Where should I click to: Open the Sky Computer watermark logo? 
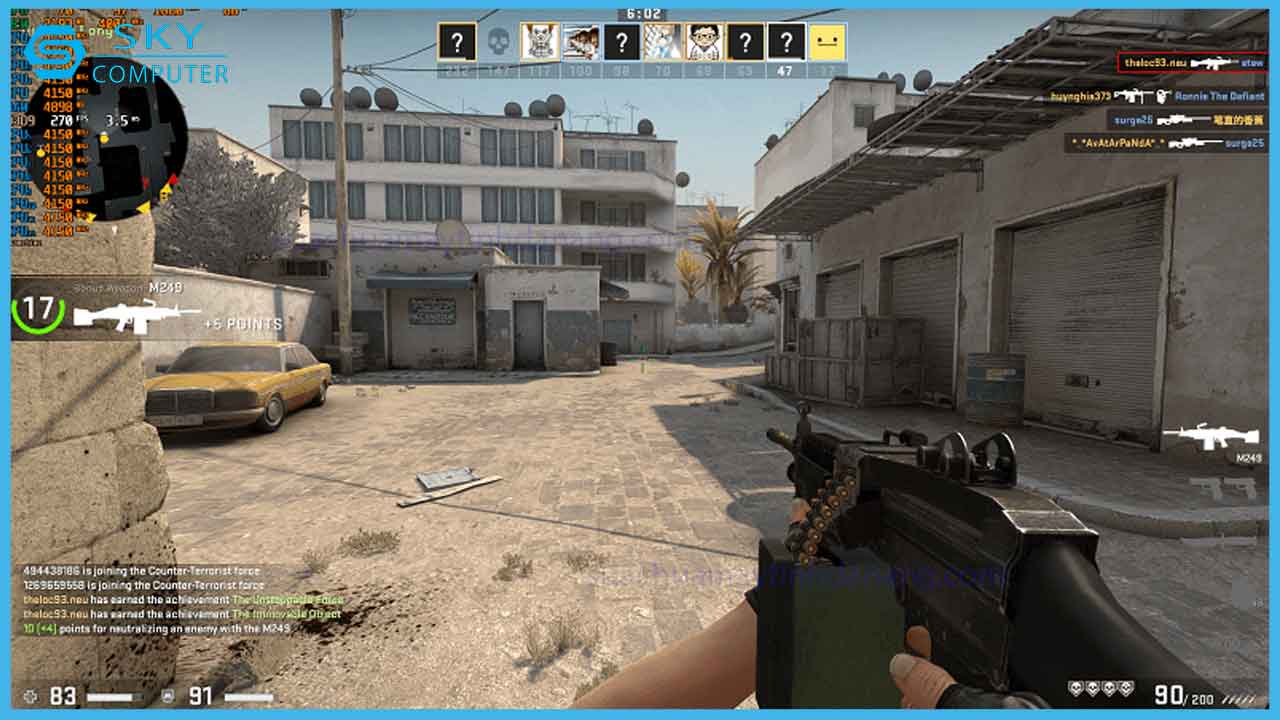[127, 54]
